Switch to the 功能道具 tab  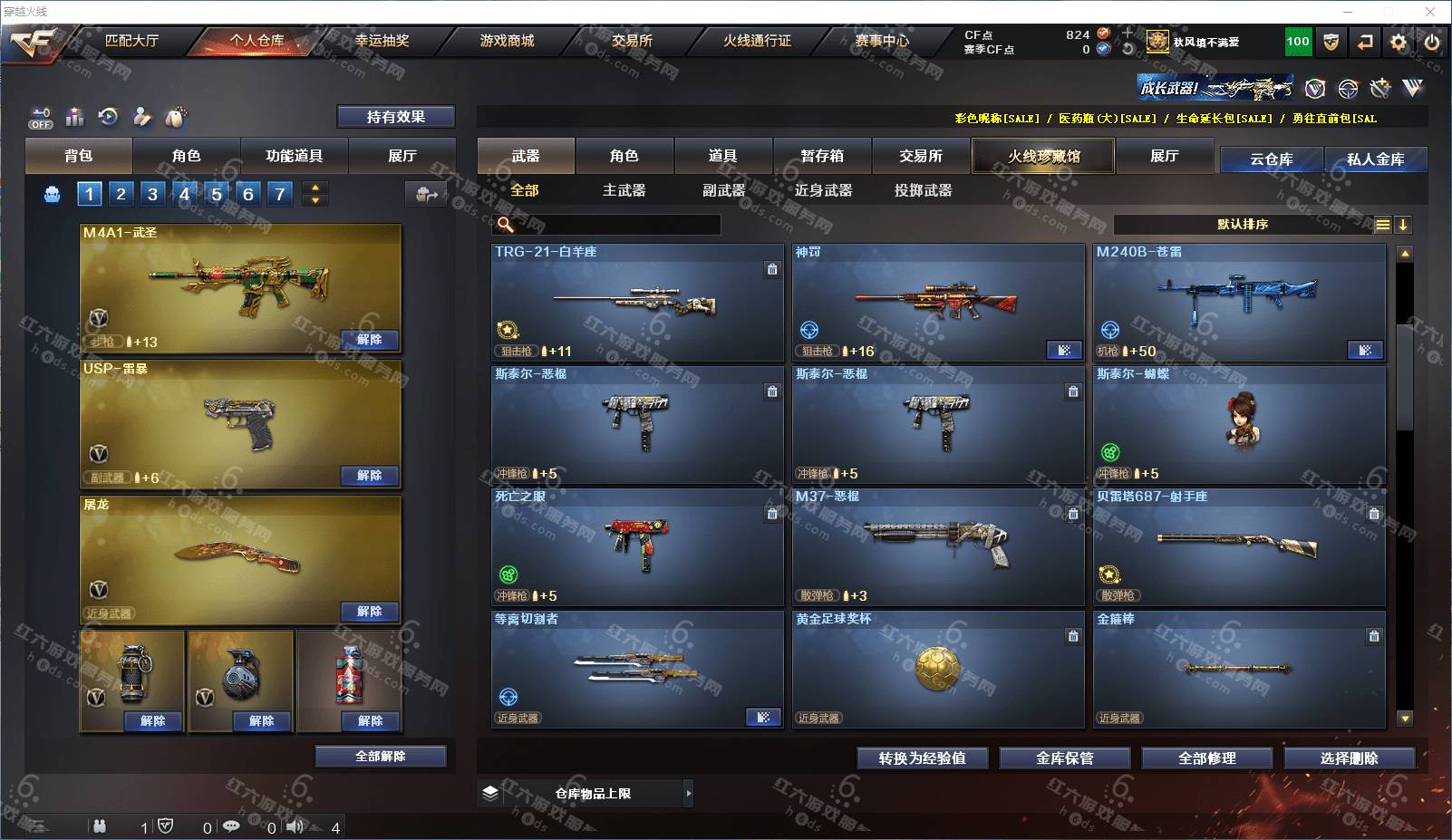[x=294, y=156]
